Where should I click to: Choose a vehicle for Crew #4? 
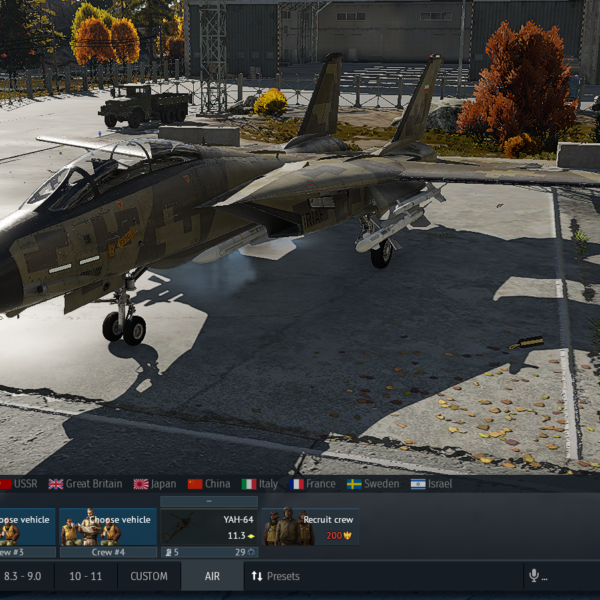(x=107, y=527)
